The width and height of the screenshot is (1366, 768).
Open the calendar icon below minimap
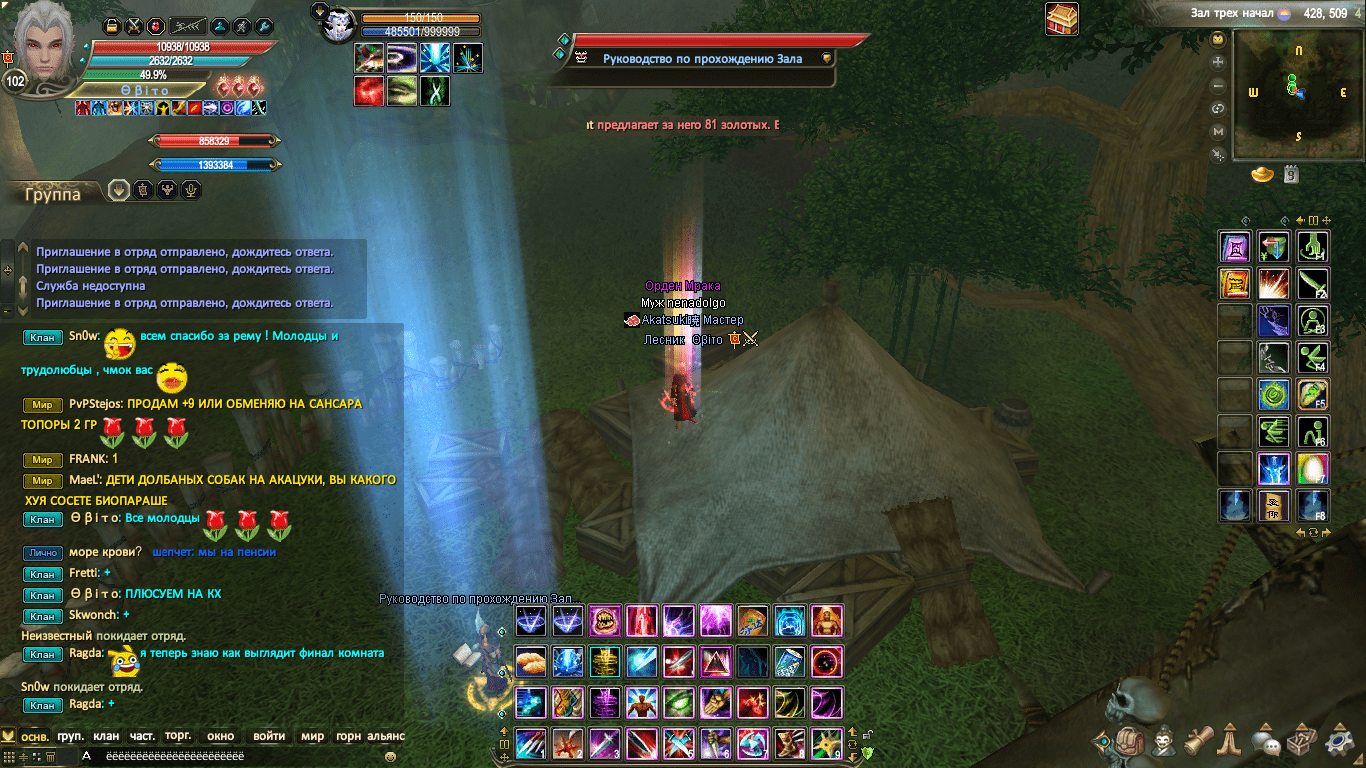1291,175
